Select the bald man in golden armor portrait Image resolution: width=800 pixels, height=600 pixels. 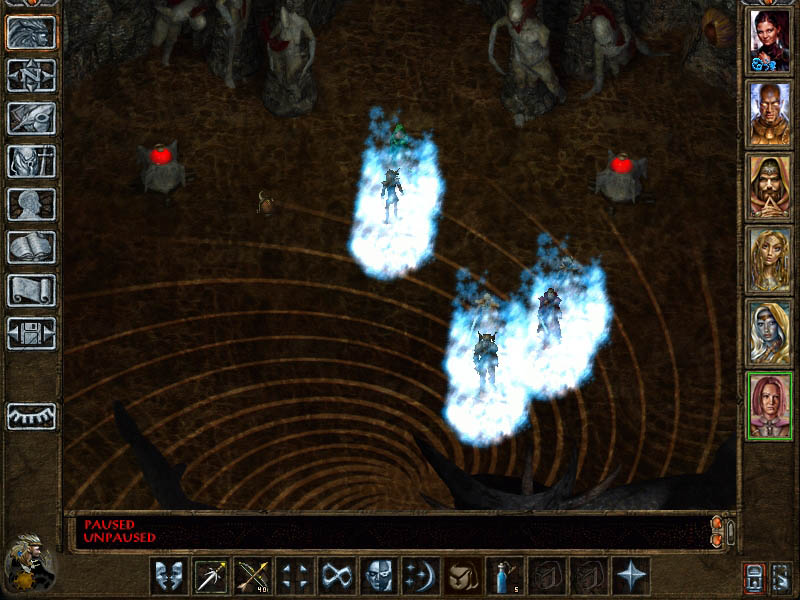coord(769,114)
